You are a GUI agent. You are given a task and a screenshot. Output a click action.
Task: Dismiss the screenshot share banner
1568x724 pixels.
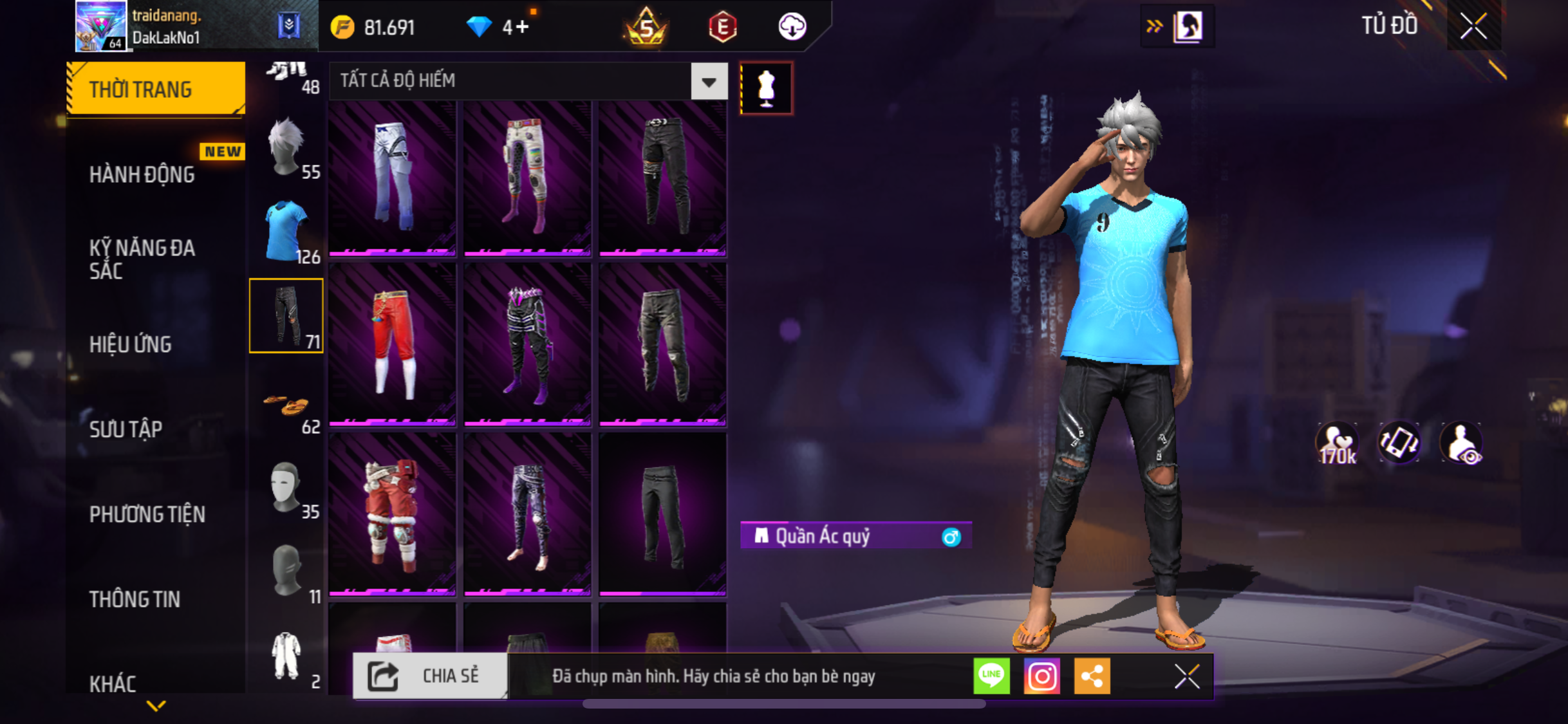1187,676
